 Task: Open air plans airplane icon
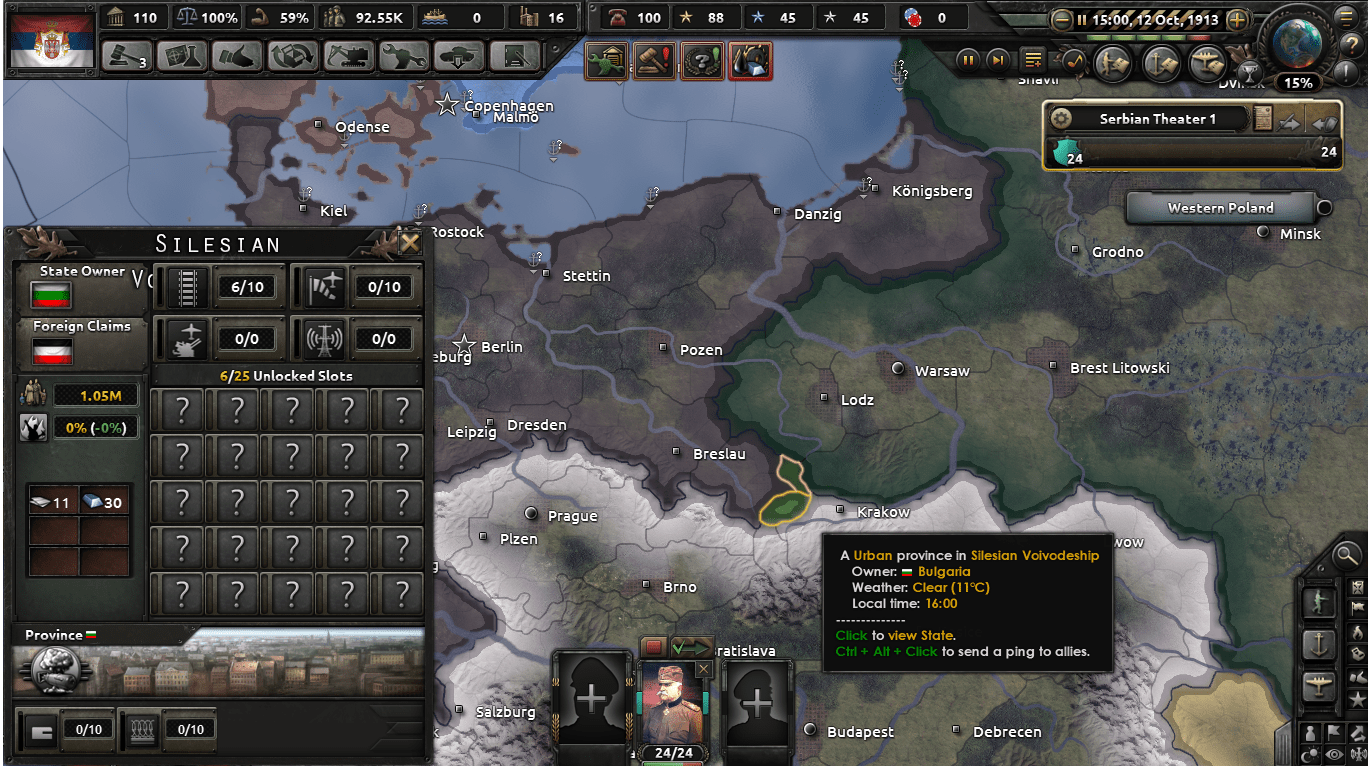[1207, 63]
